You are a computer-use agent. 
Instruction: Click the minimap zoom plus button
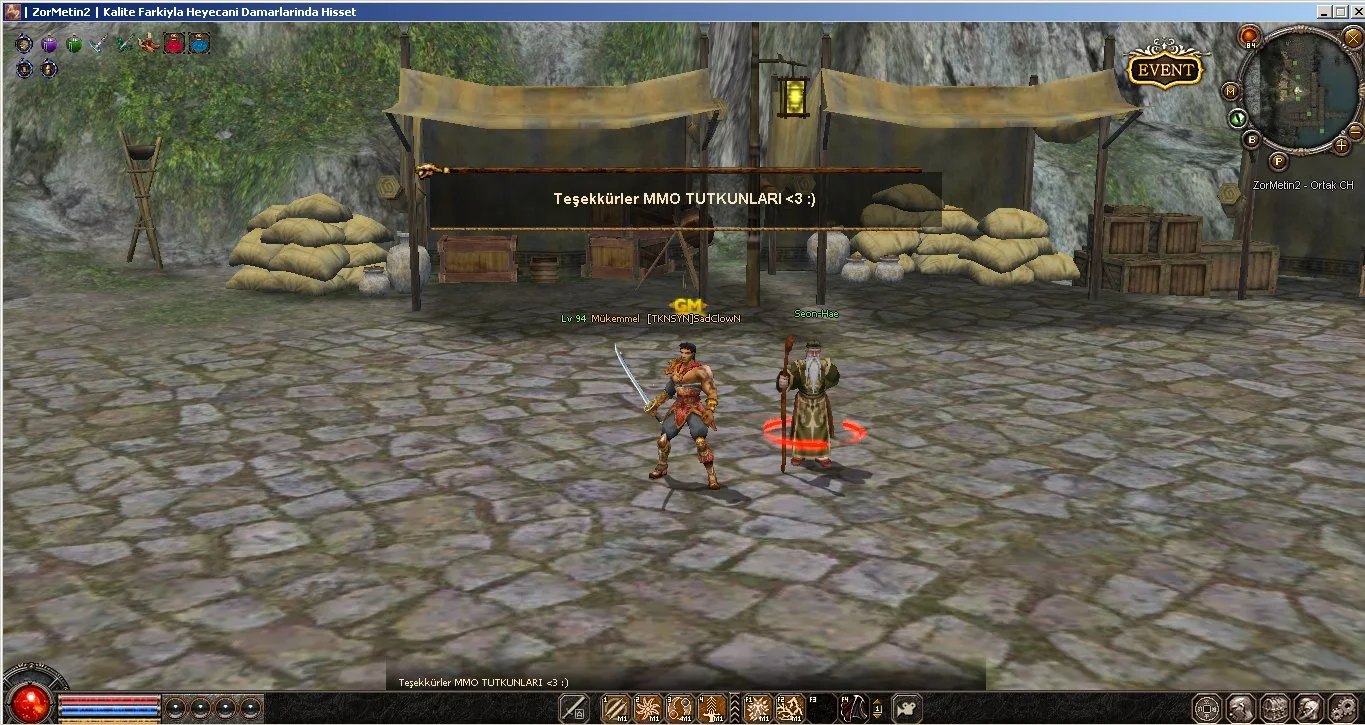pos(1340,146)
